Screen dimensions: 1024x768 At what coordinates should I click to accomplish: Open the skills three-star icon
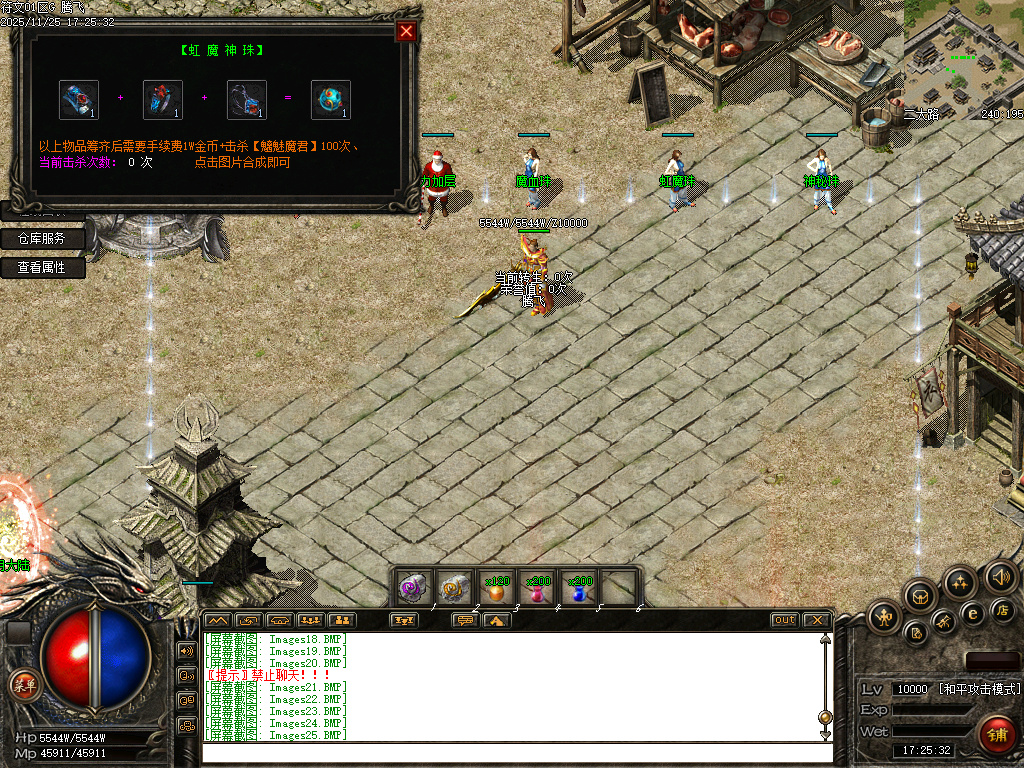tap(961, 583)
